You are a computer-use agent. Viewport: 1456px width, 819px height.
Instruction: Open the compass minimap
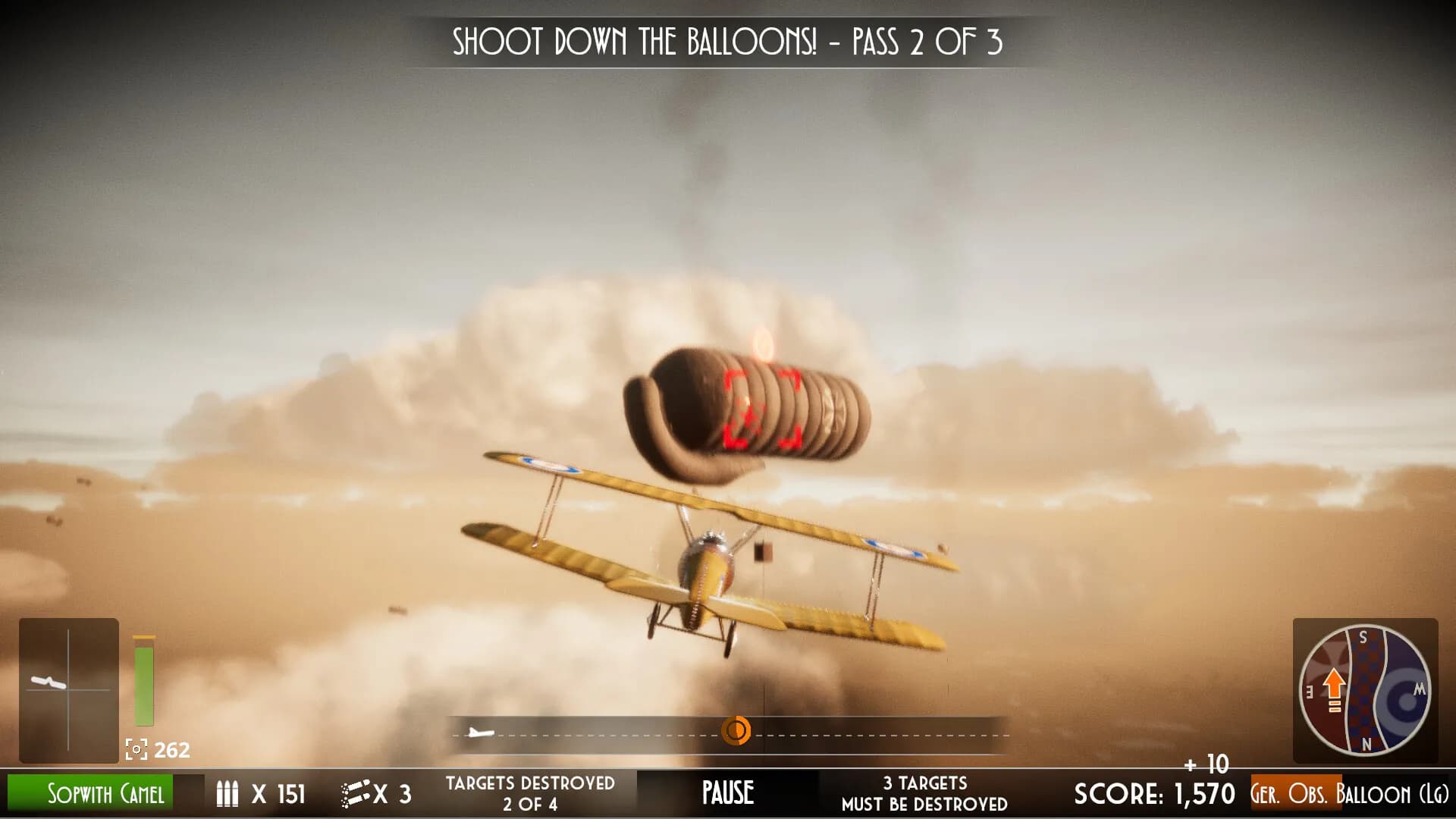pos(1365,690)
